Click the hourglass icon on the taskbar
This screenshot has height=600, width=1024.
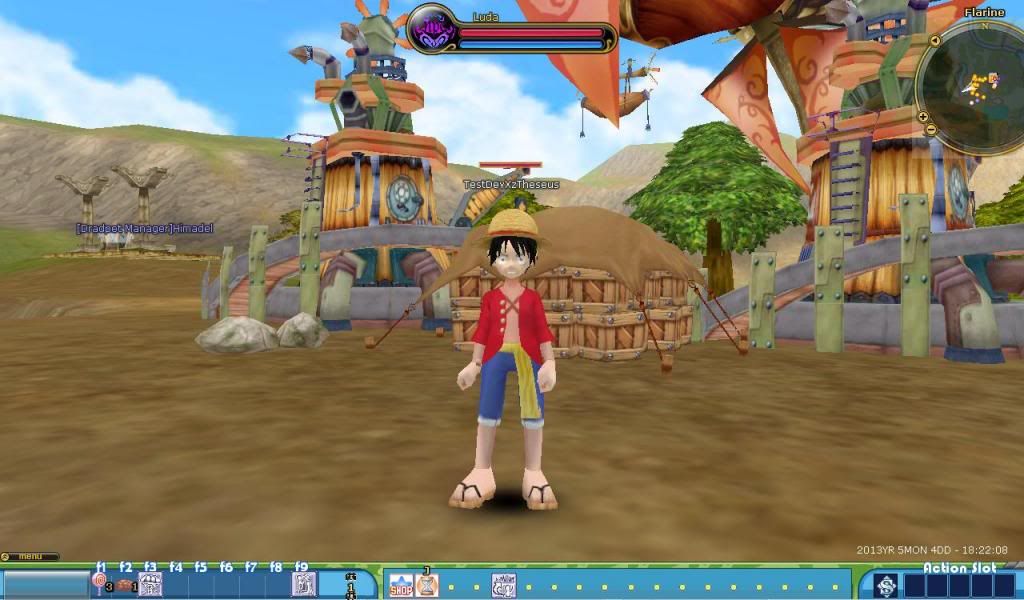click(427, 585)
